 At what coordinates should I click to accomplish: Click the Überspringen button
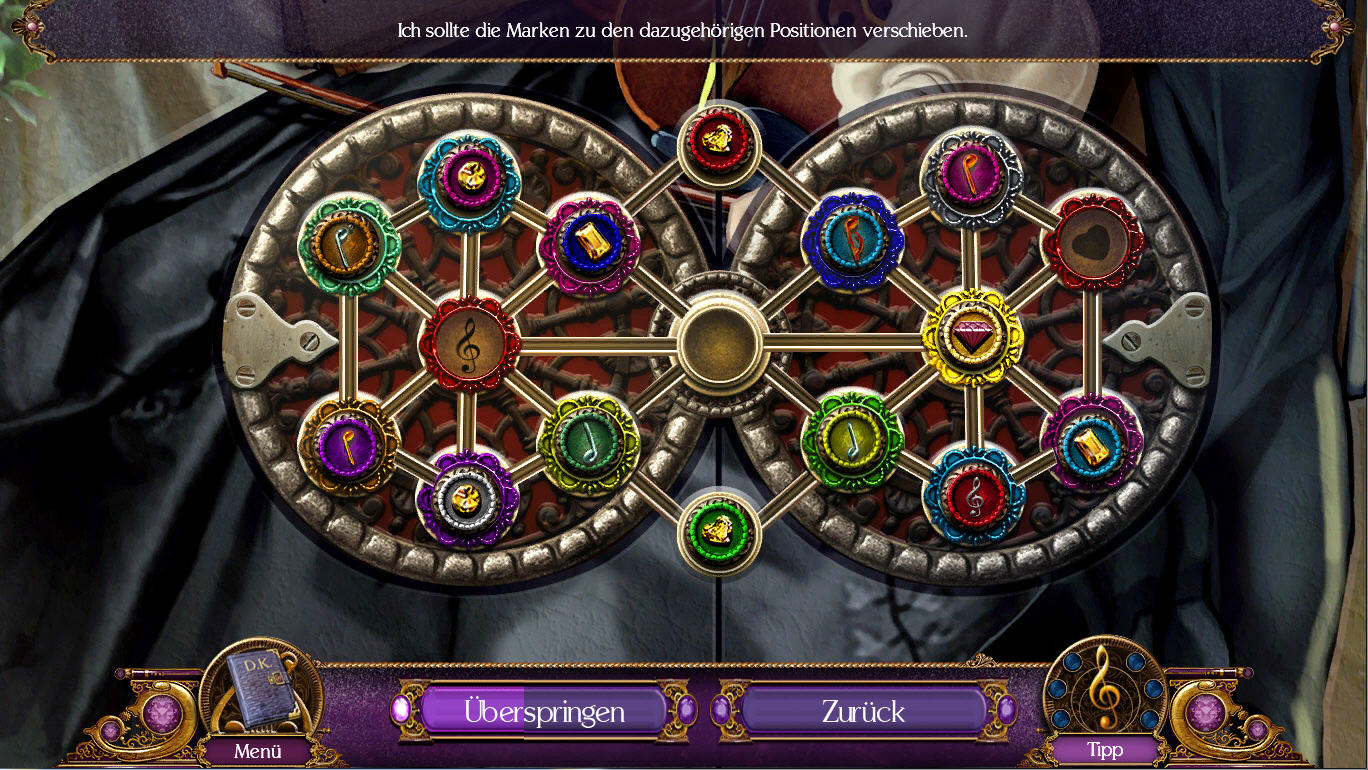click(x=544, y=711)
